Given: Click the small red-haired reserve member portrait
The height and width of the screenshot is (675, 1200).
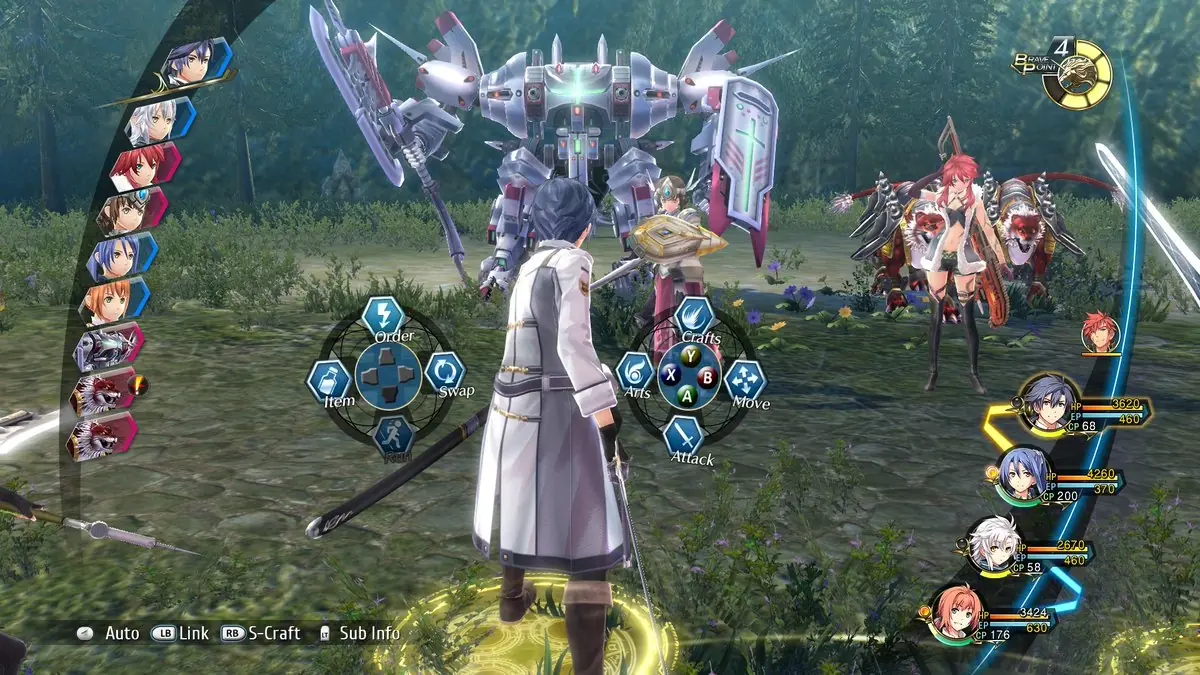Looking at the screenshot, I should point(1100,333).
